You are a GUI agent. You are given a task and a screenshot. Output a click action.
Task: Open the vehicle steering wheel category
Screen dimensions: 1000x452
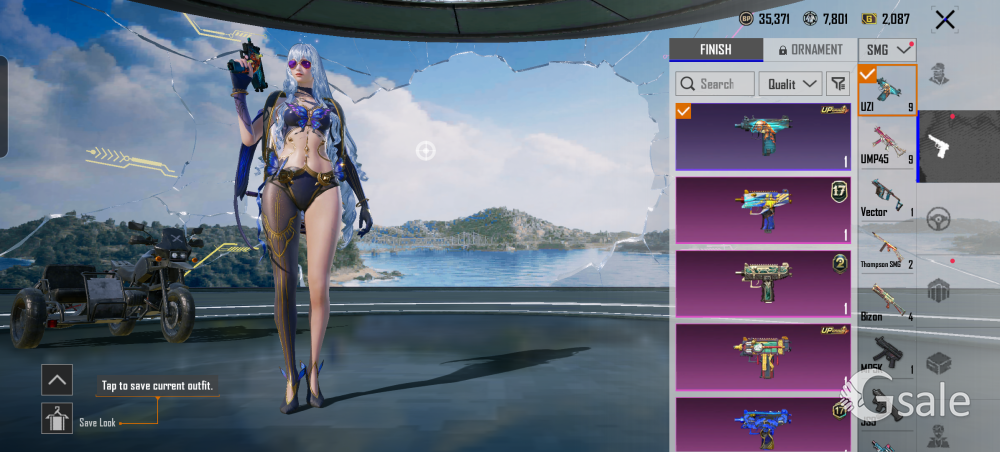tap(939, 219)
